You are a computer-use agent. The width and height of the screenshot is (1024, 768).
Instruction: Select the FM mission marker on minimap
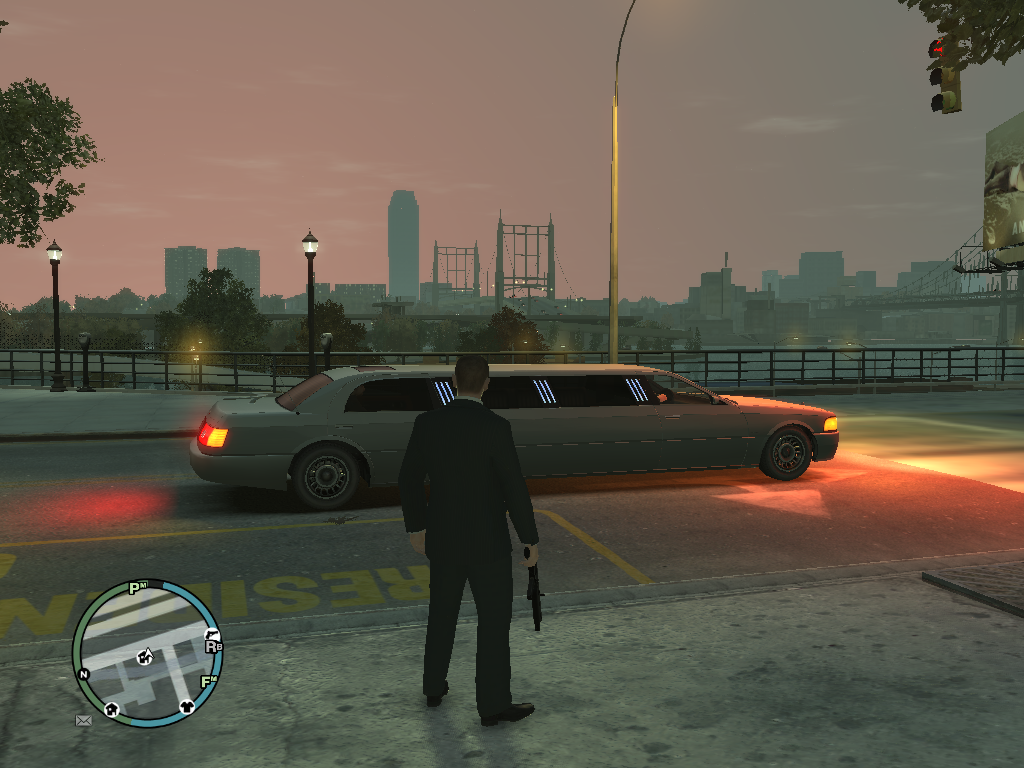[209, 682]
